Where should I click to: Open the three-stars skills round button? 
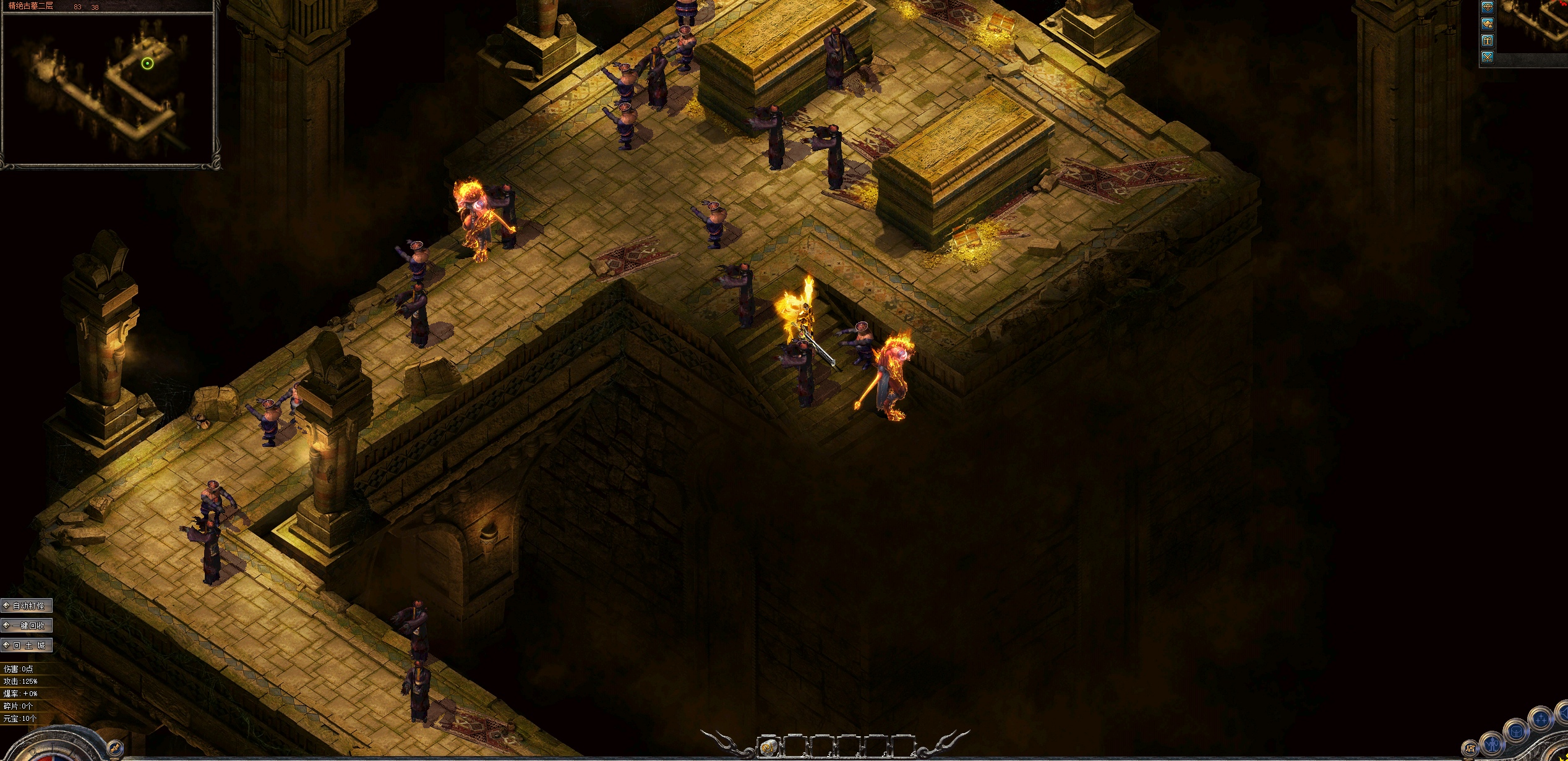coord(1540,720)
